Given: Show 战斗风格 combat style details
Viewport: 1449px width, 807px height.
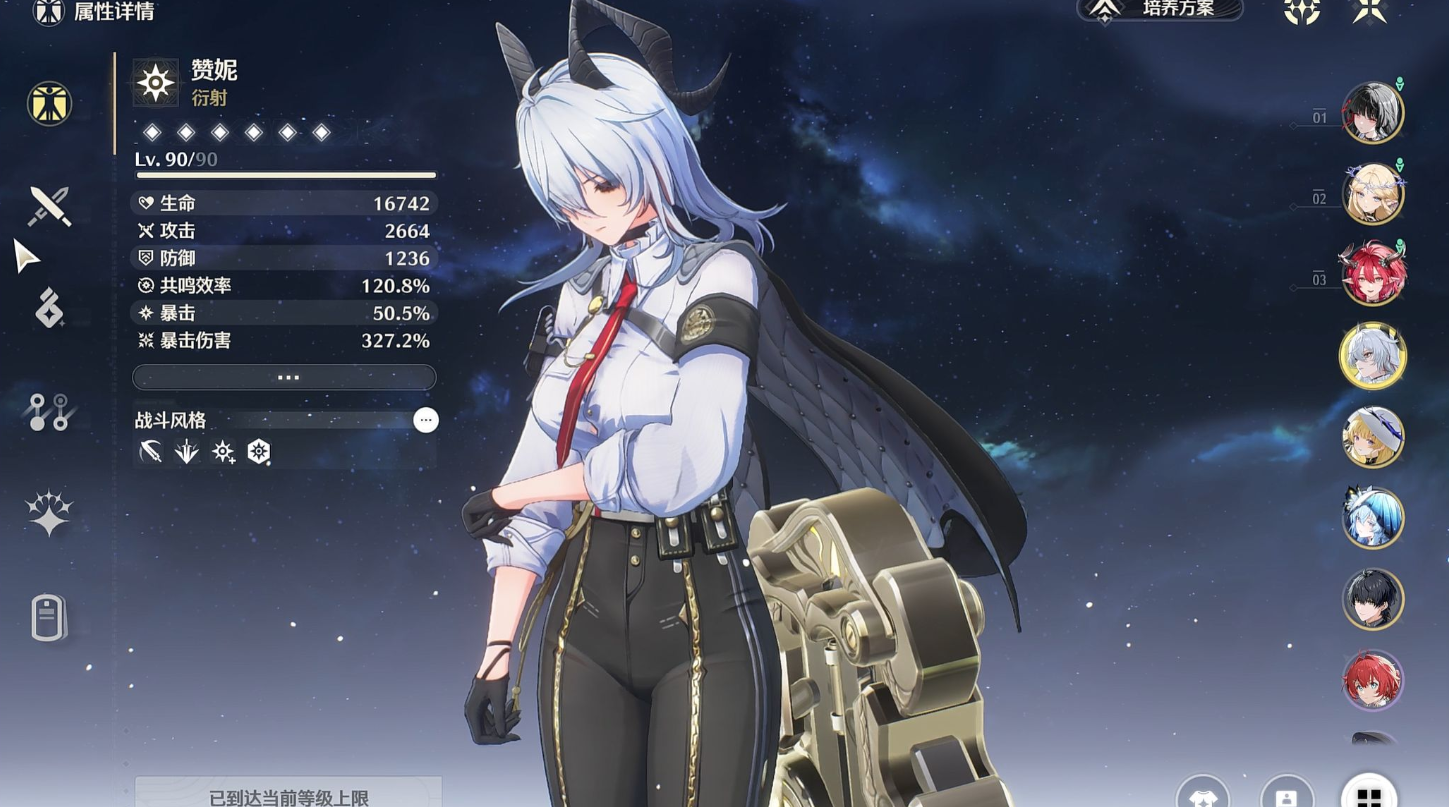Looking at the screenshot, I should click(426, 420).
